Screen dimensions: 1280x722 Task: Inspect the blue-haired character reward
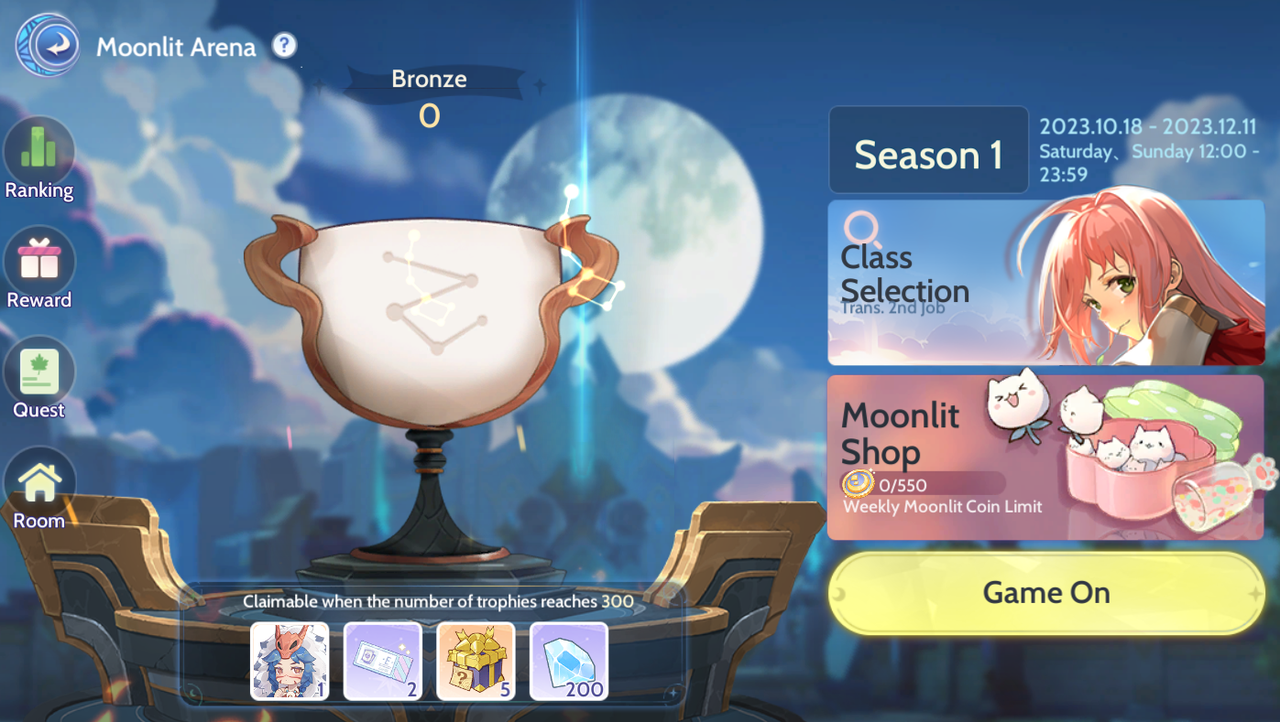pos(289,661)
